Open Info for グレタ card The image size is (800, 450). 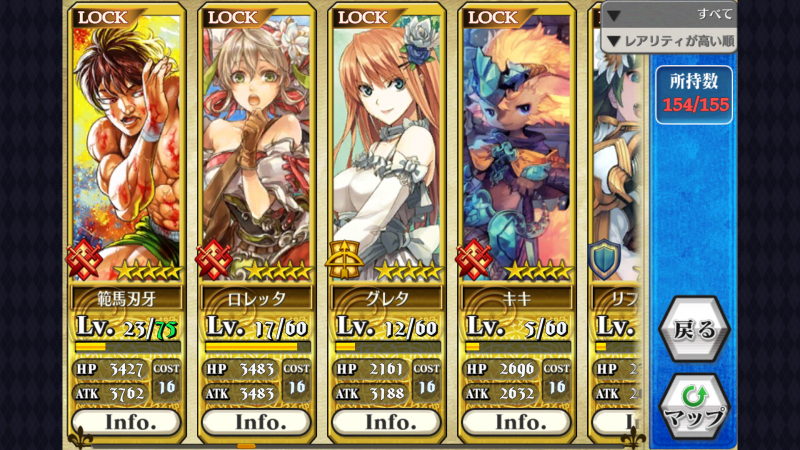pyautogui.click(x=387, y=421)
